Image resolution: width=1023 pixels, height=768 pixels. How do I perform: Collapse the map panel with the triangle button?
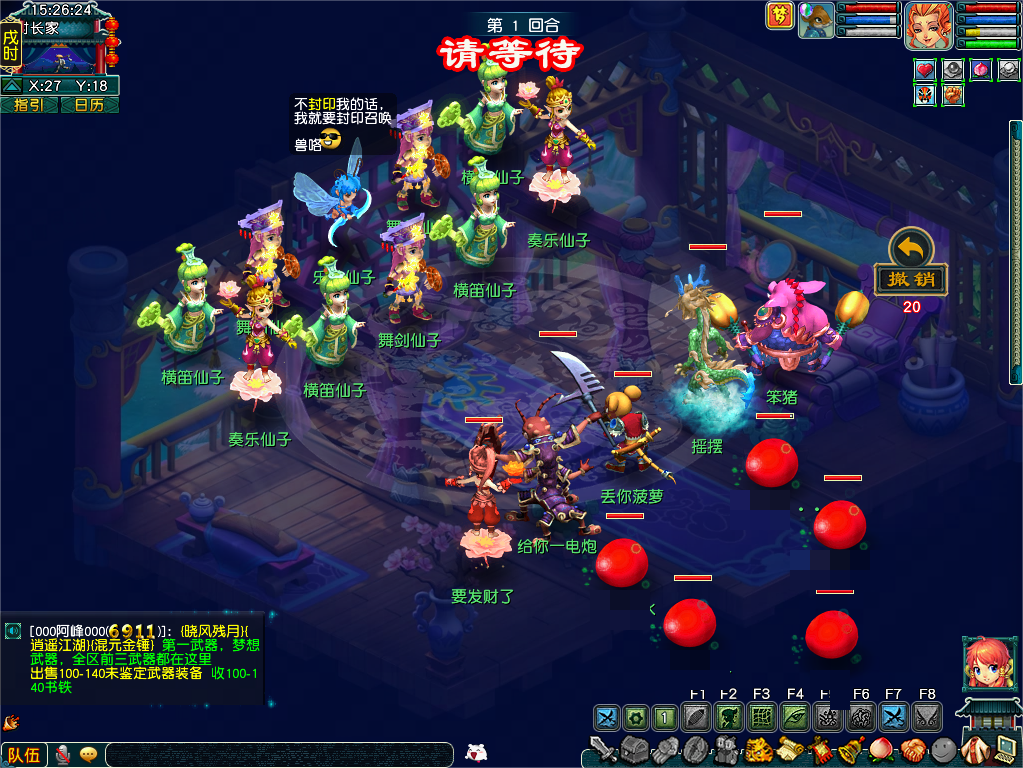click(12, 86)
